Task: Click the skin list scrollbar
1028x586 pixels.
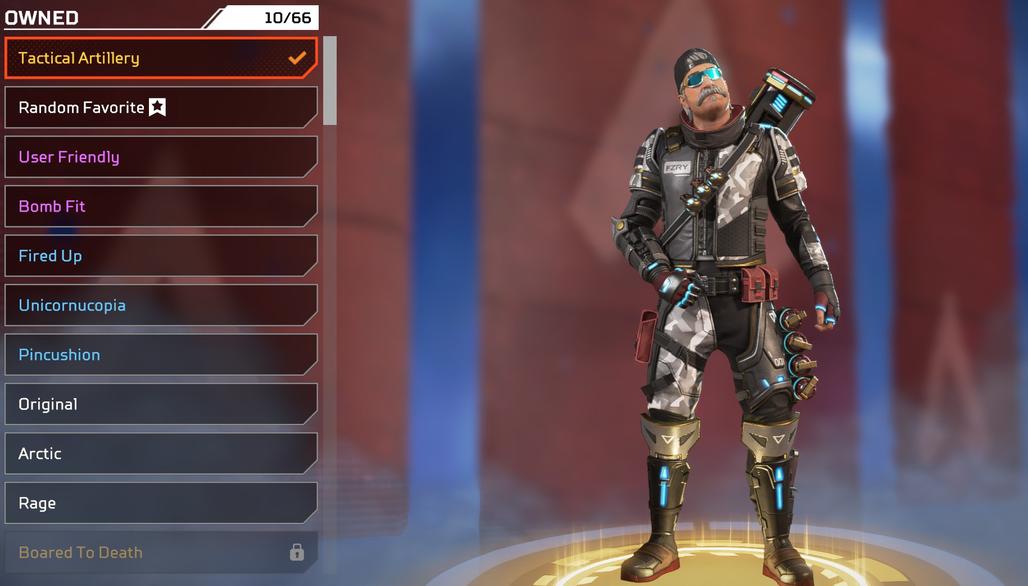Action: 330,82
